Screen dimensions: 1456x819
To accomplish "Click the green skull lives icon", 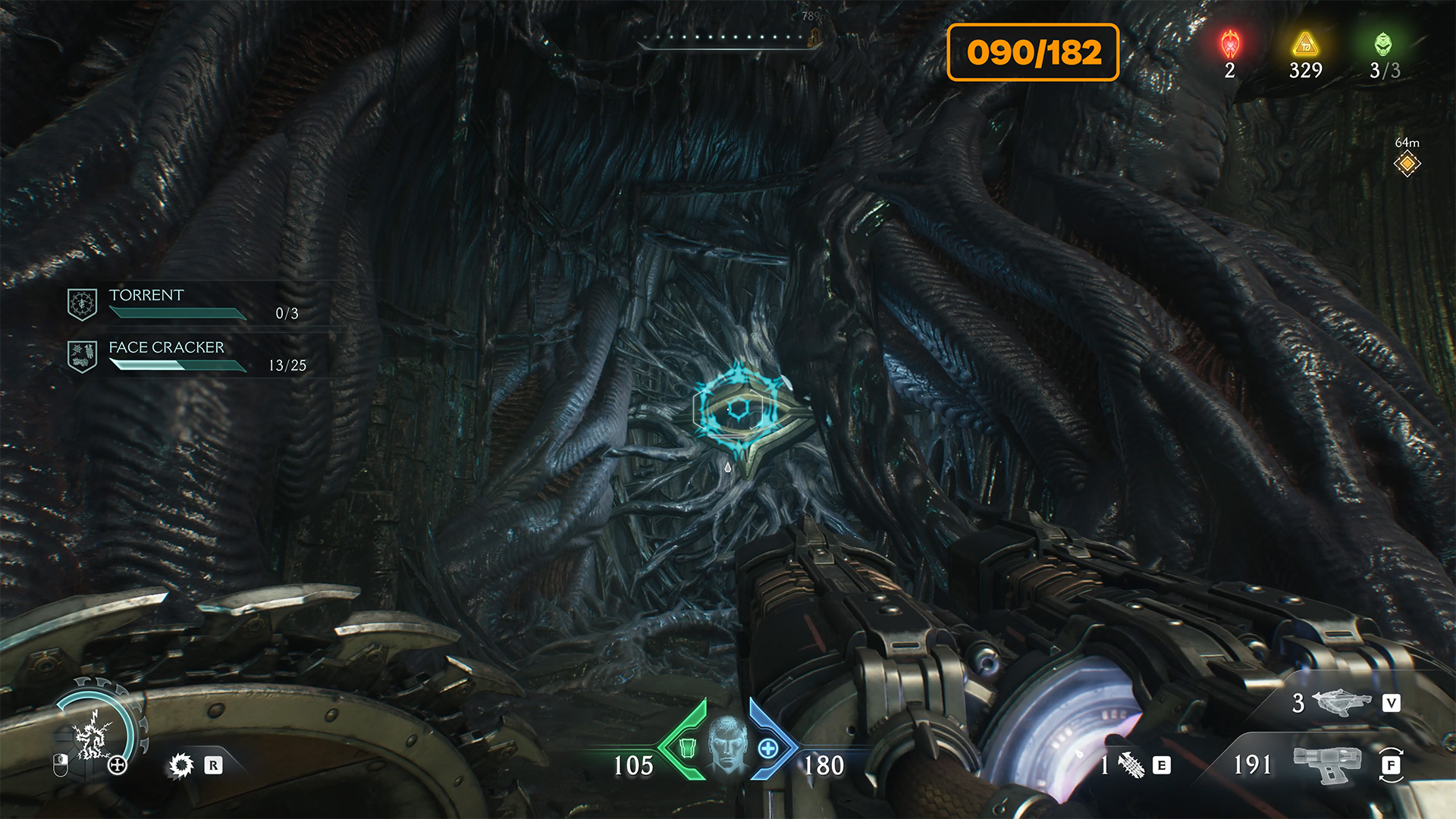I will click(x=1383, y=45).
